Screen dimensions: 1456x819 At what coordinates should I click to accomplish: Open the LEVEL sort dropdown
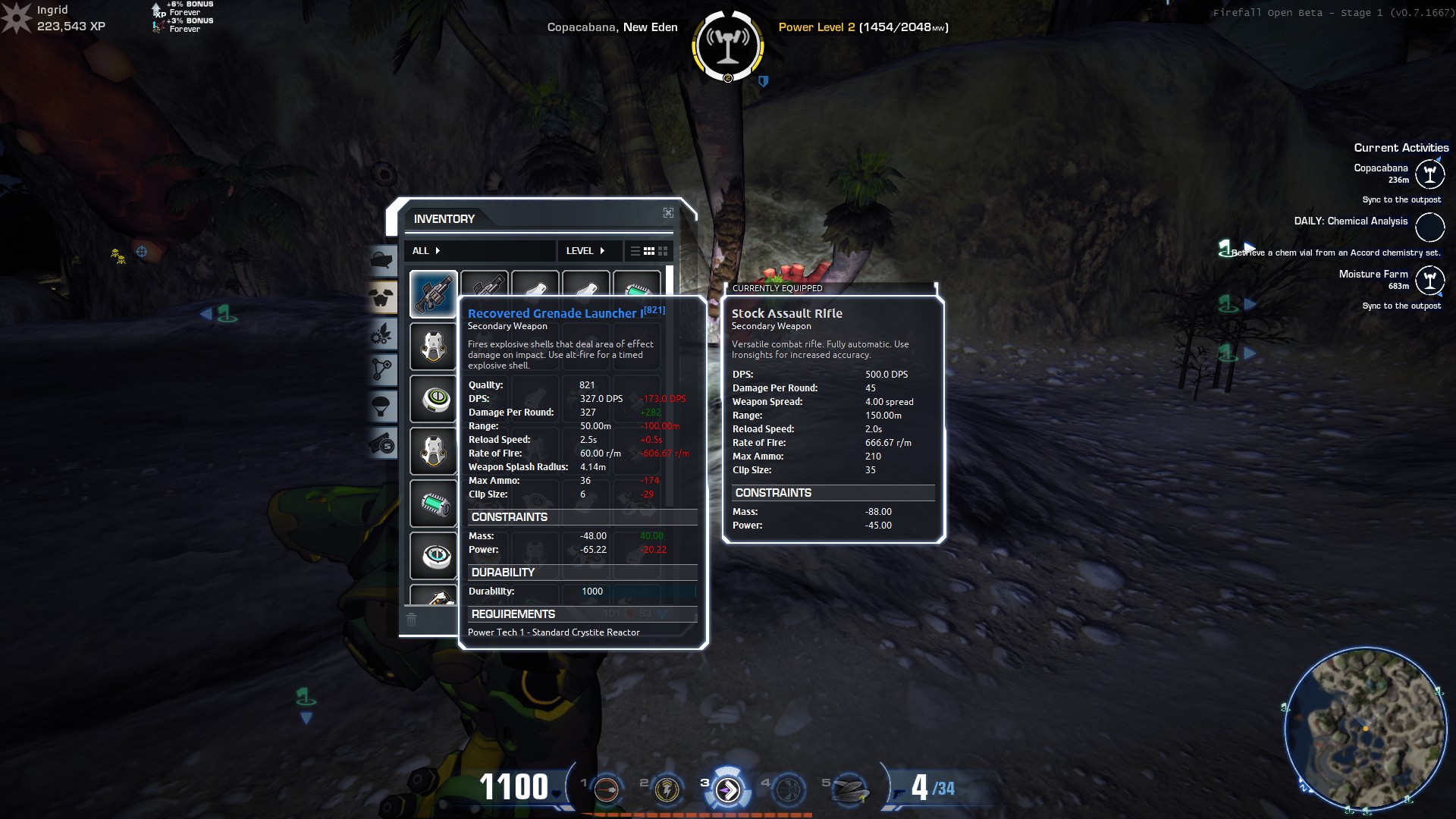pos(585,251)
